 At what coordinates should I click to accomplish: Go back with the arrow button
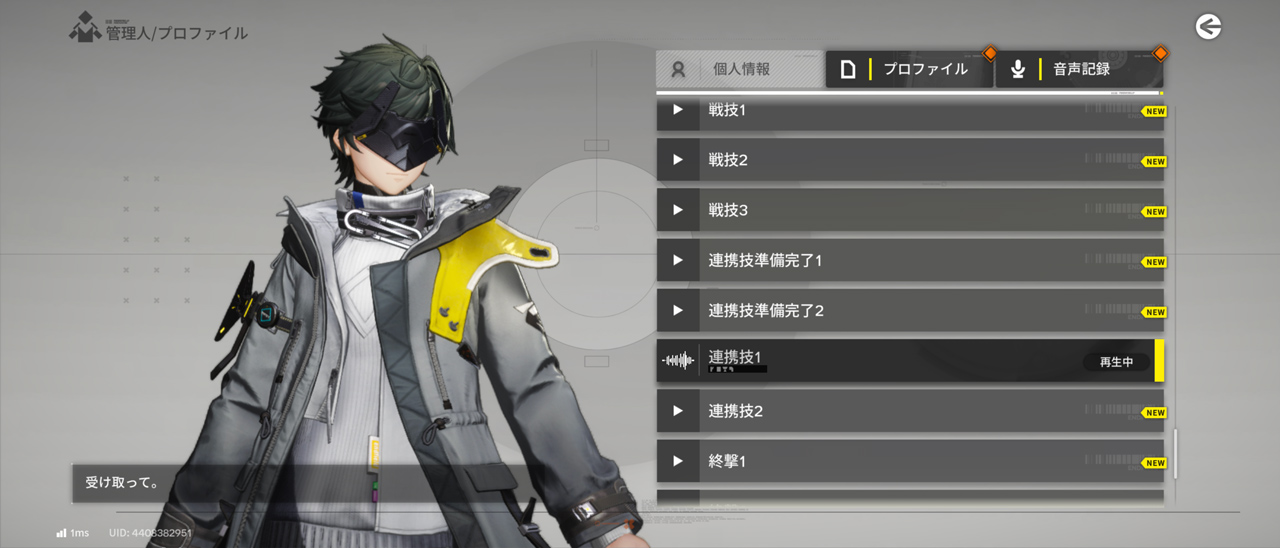click(x=1208, y=27)
